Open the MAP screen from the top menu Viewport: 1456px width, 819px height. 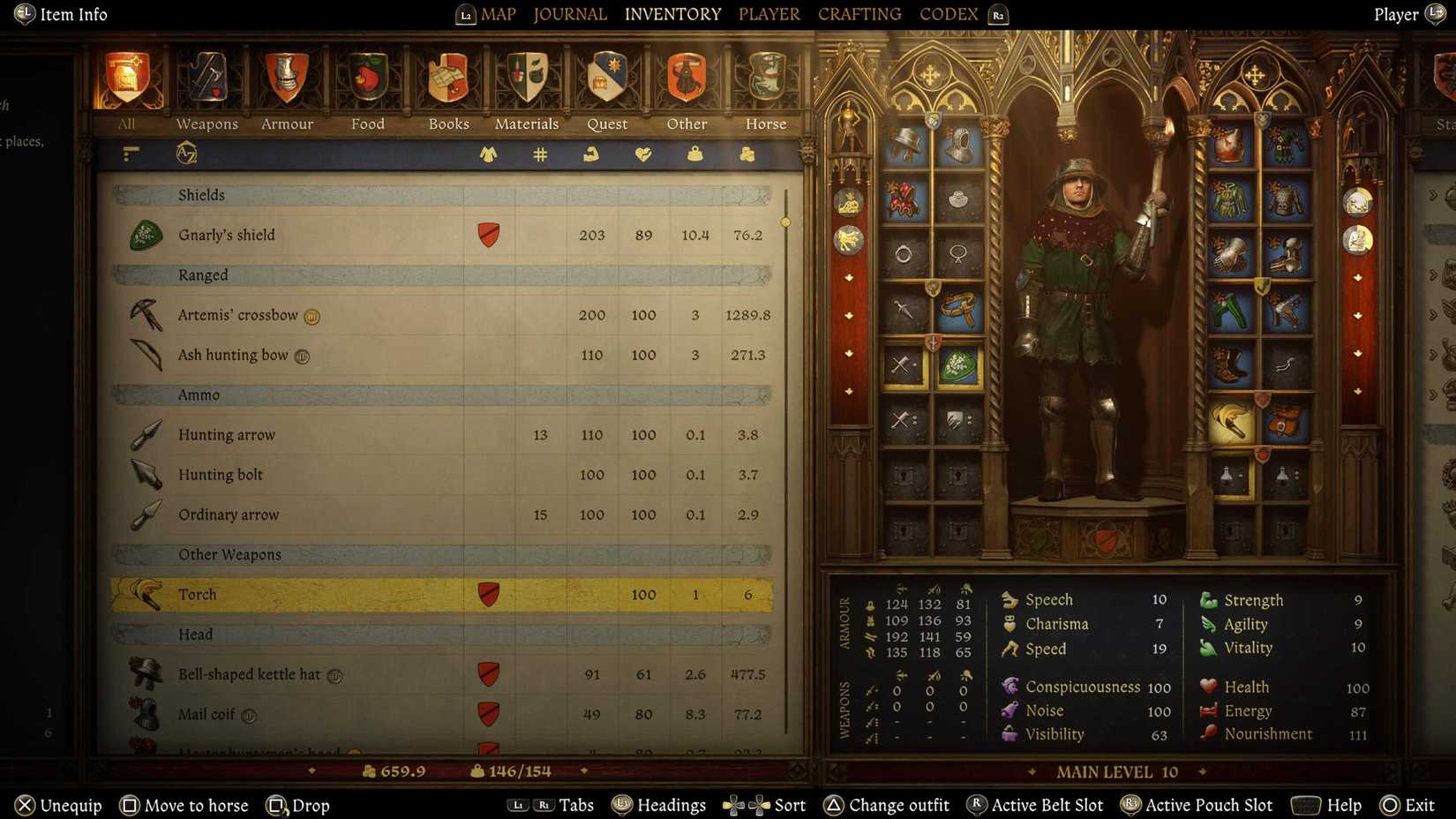[x=499, y=14]
